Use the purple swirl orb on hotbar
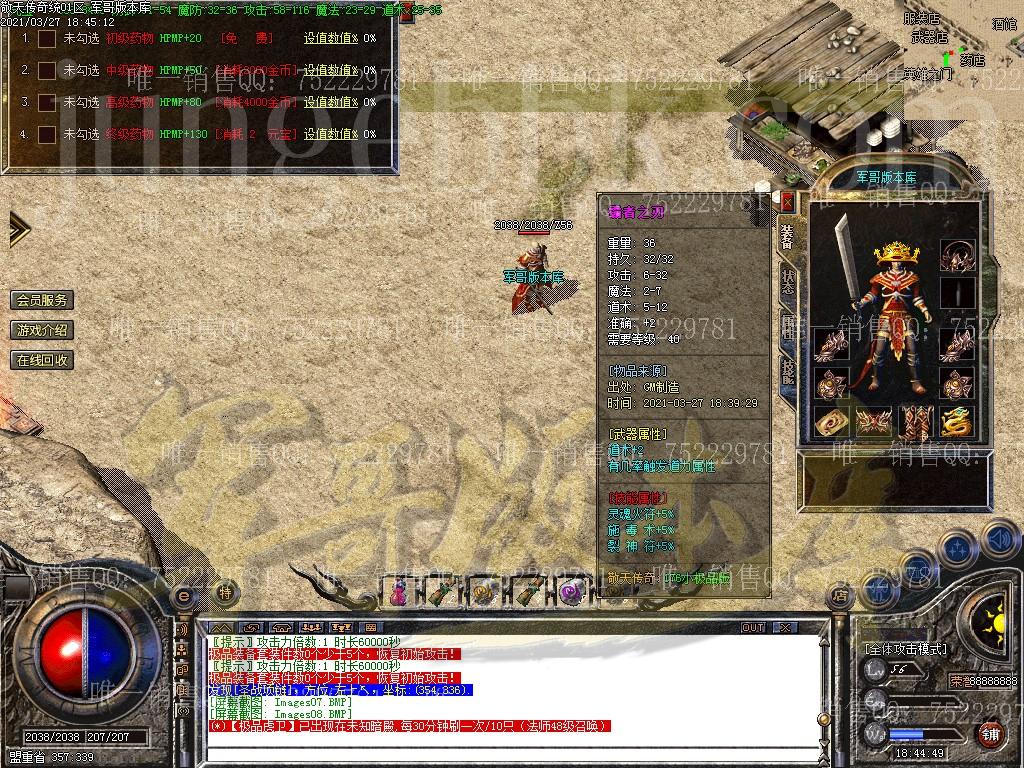Viewport: 1024px width, 768px height. [570, 592]
